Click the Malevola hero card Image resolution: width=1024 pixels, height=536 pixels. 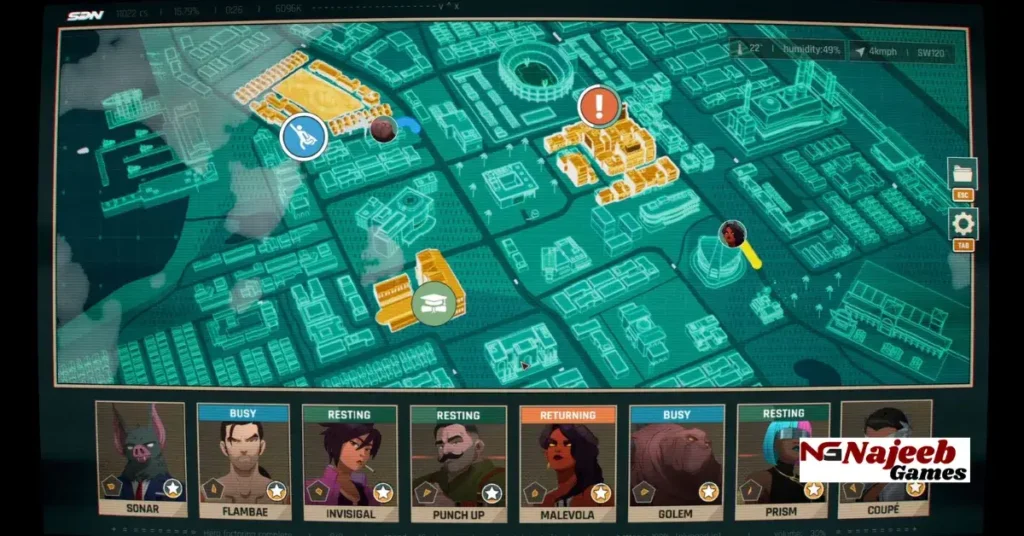coord(567,462)
